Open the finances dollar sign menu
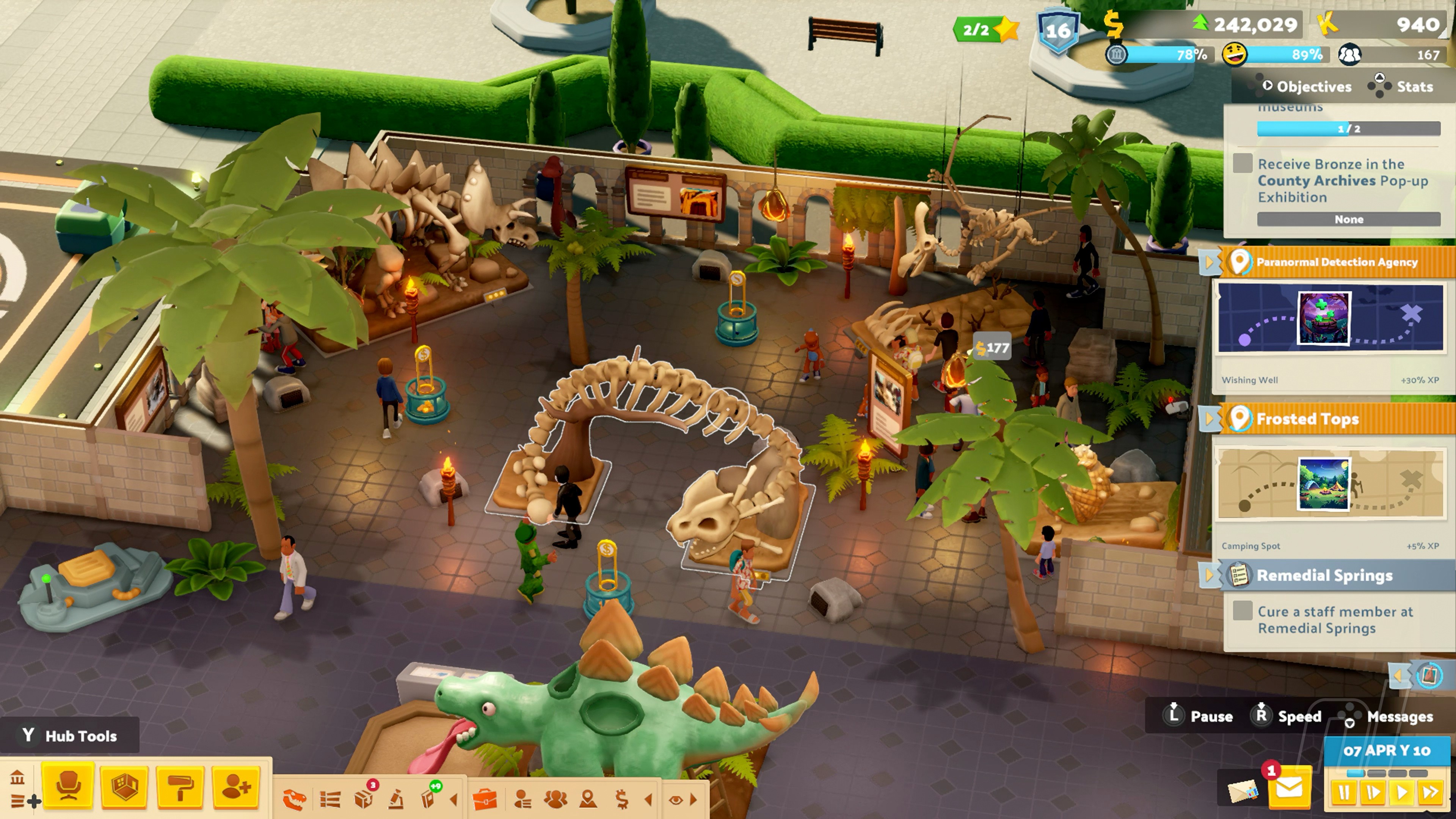The height and width of the screenshot is (819, 1456). click(x=622, y=799)
